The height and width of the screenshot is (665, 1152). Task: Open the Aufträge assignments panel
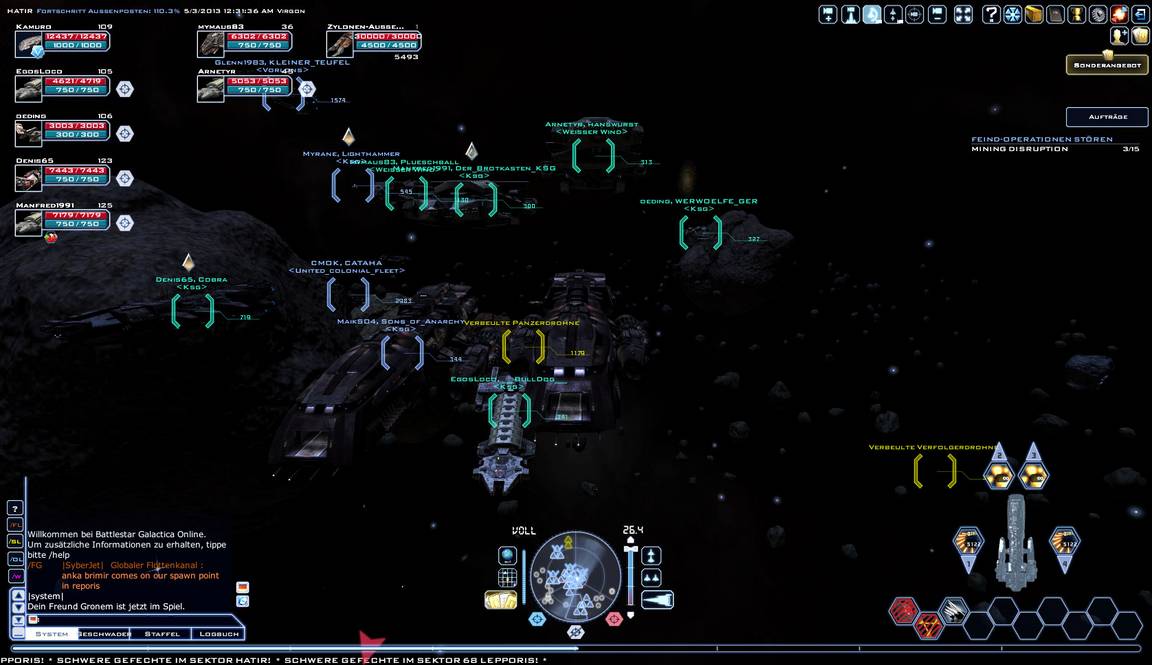pyautogui.click(x=1106, y=117)
